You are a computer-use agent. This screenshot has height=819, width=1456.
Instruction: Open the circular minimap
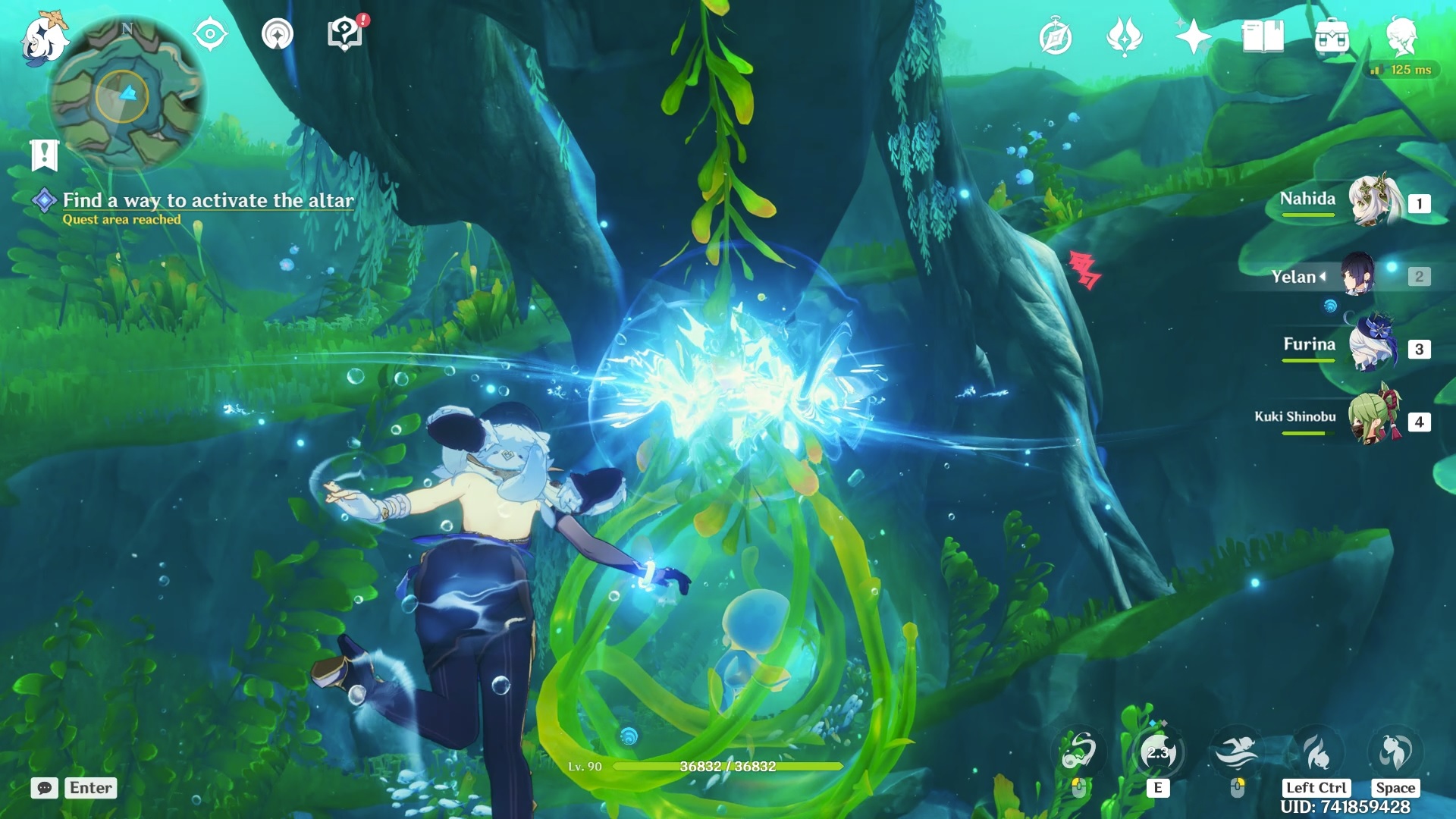(x=125, y=95)
